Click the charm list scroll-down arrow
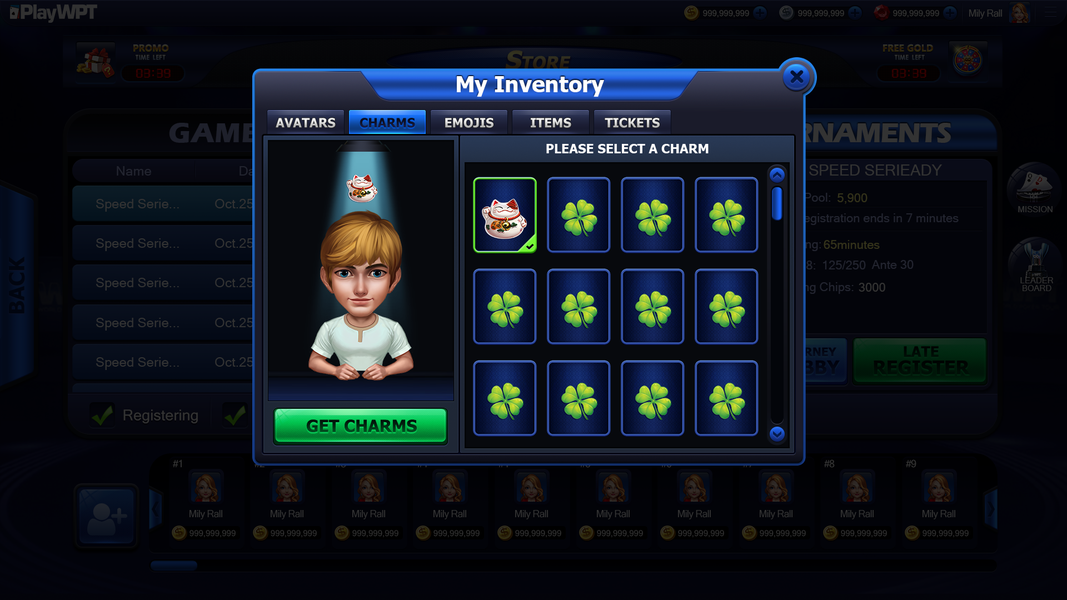The height and width of the screenshot is (600, 1067). tap(777, 434)
